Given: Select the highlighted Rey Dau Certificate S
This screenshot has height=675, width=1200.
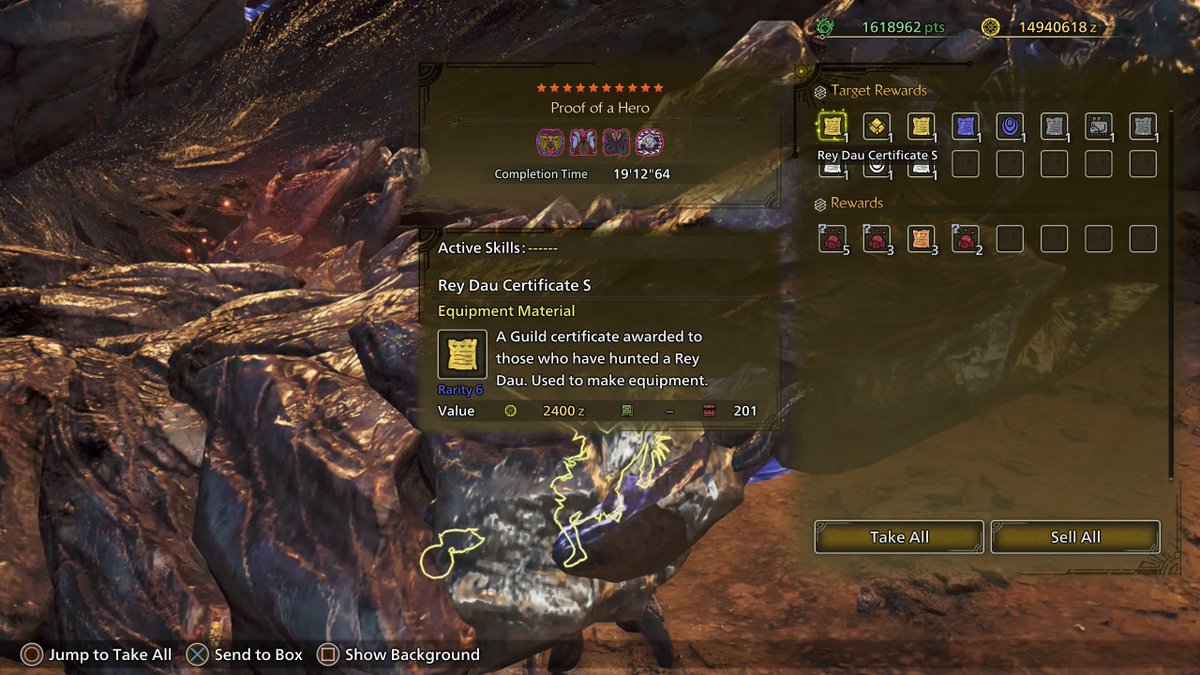Looking at the screenshot, I should [832, 127].
